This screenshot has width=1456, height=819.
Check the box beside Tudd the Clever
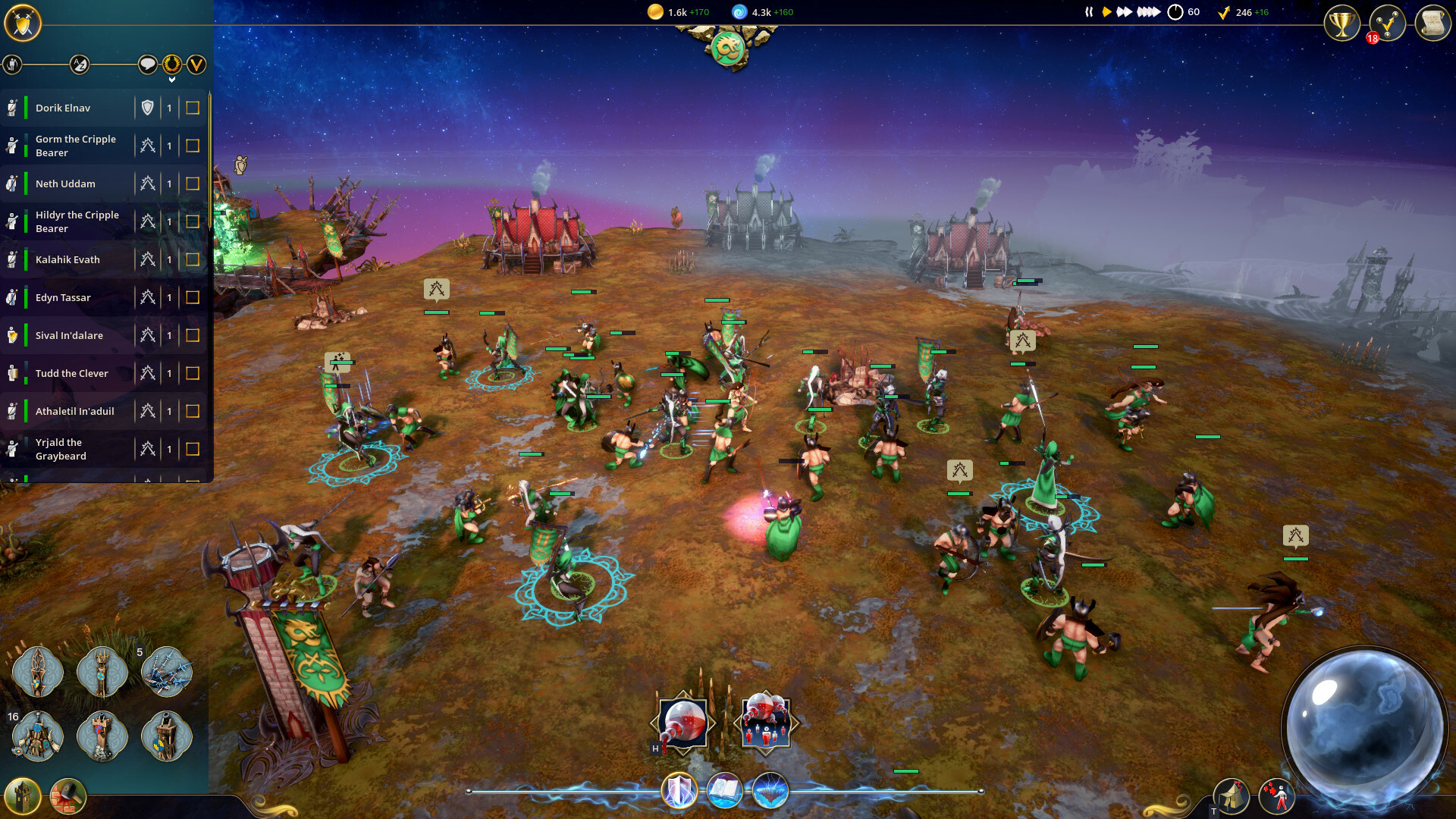click(193, 373)
